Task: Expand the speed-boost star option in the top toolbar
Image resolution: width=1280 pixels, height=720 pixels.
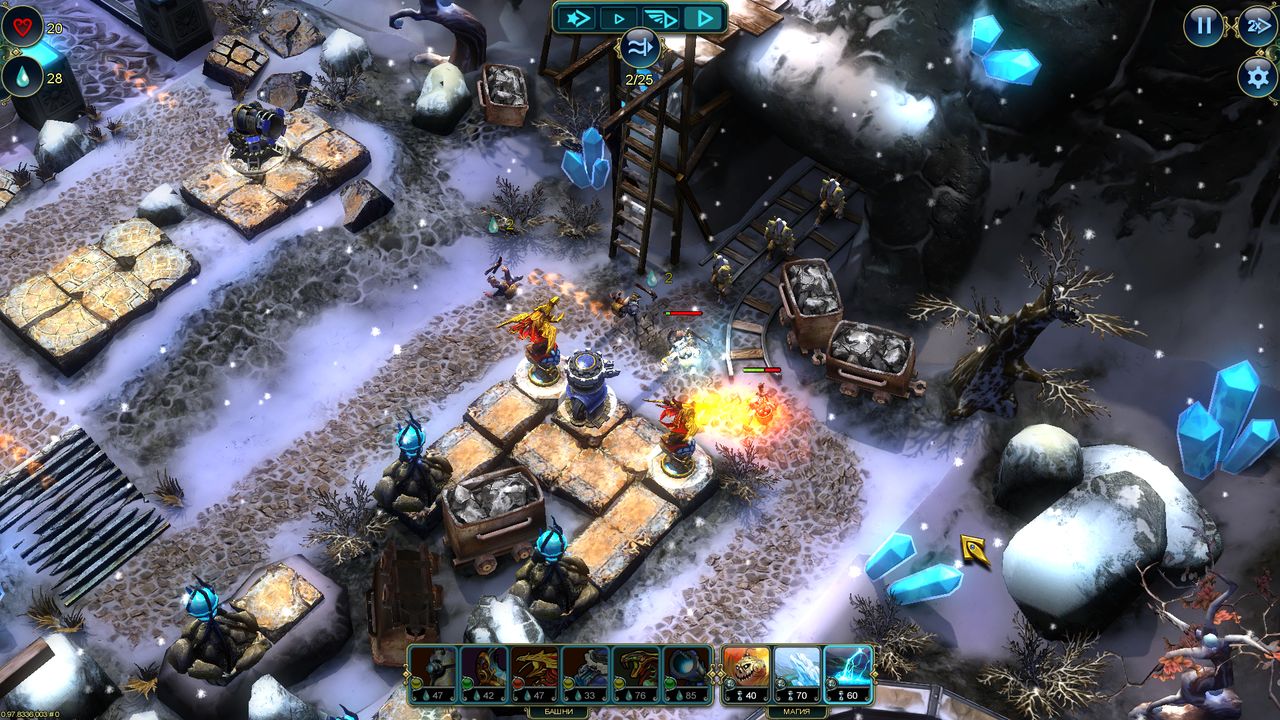Action: tap(575, 18)
